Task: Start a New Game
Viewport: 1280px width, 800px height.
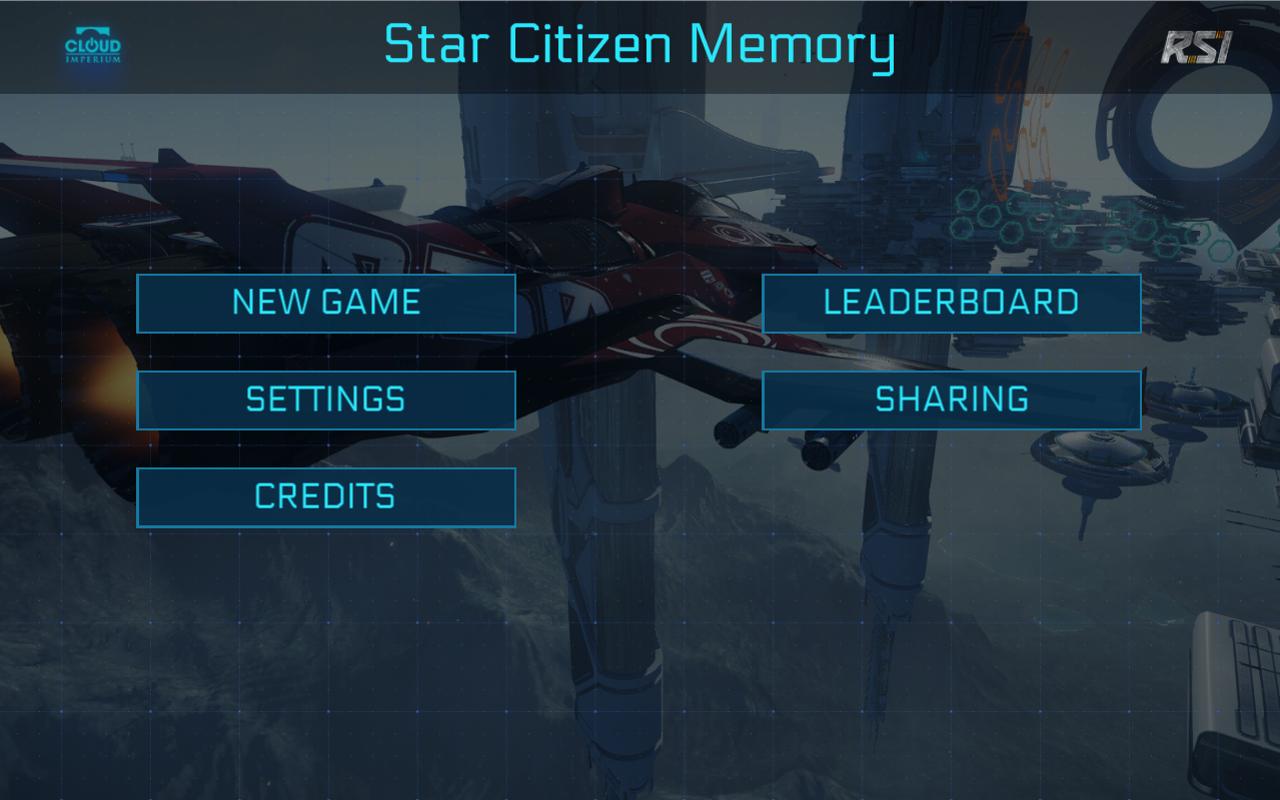Action: (x=326, y=303)
